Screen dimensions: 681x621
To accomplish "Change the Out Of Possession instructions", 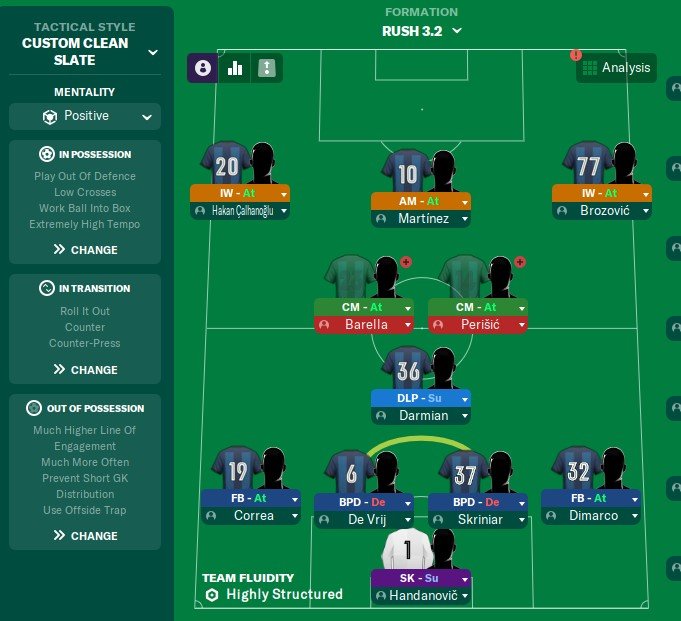I will pyautogui.click(x=85, y=536).
